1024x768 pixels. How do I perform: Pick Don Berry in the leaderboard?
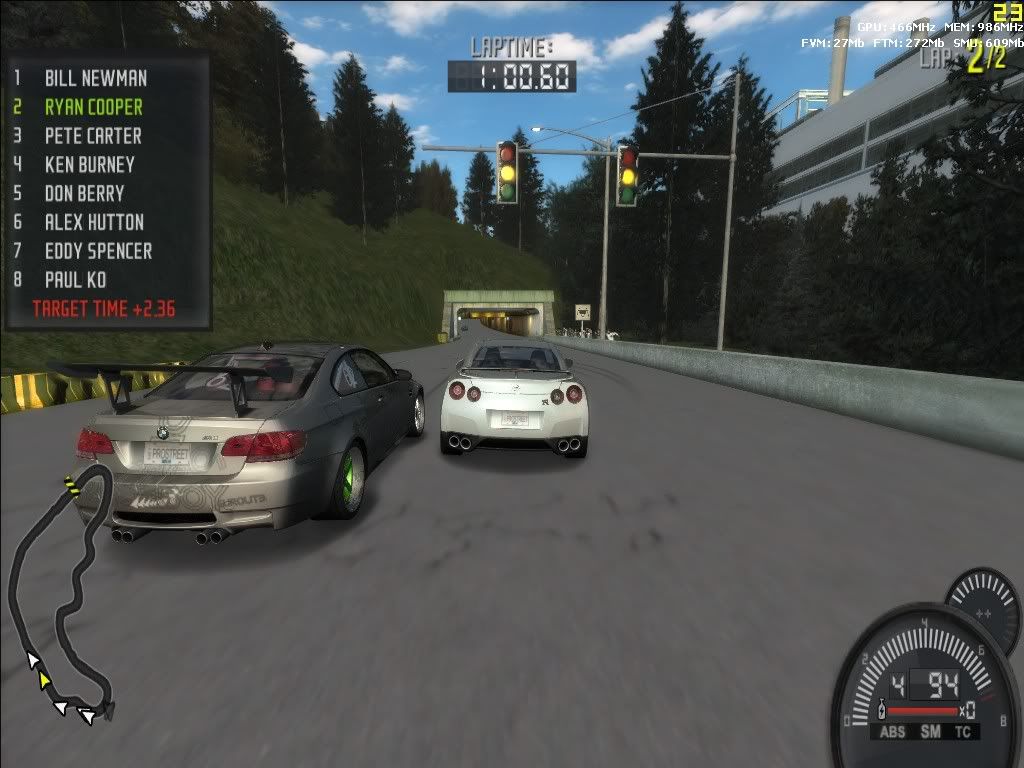tap(84, 194)
